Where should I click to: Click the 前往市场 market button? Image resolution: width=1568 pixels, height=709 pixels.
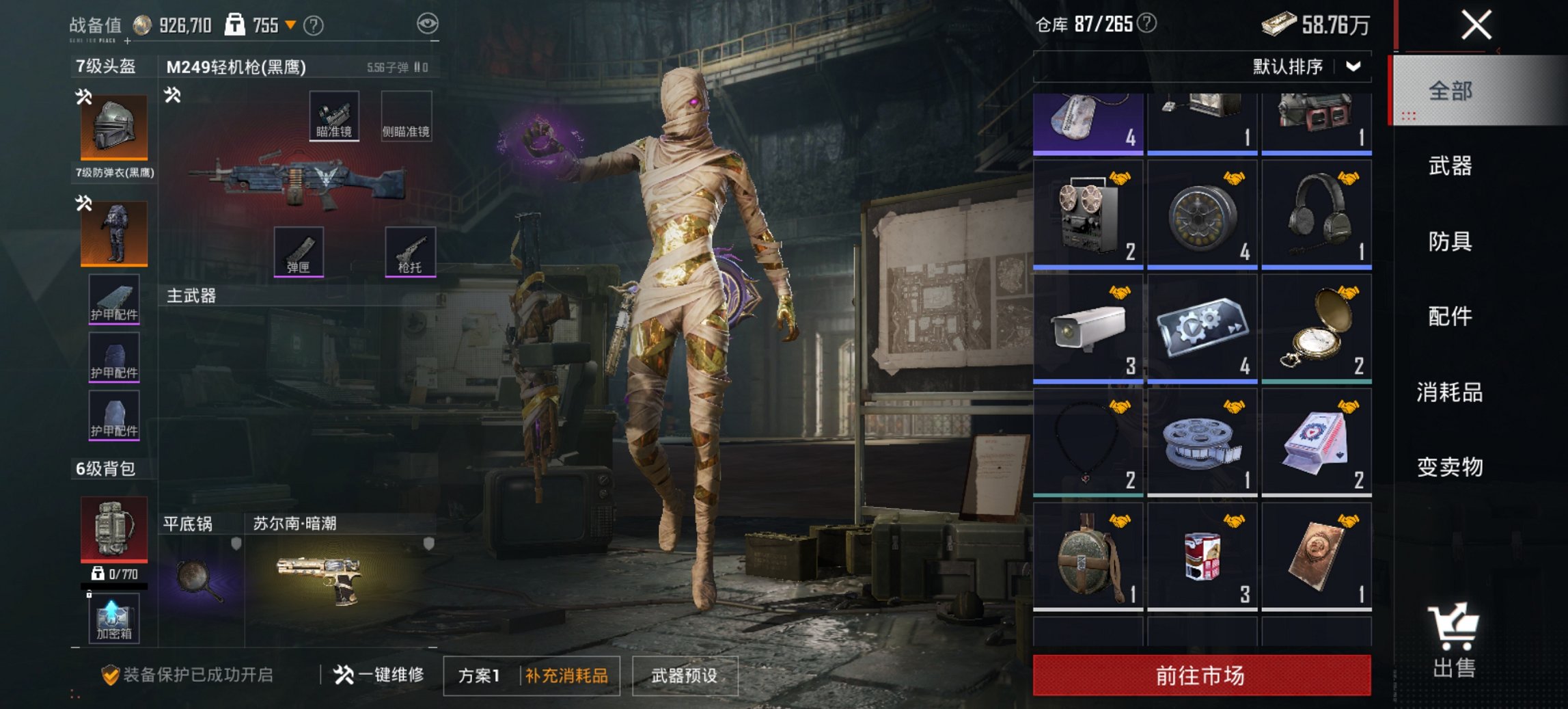pyautogui.click(x=1200, y=674)
